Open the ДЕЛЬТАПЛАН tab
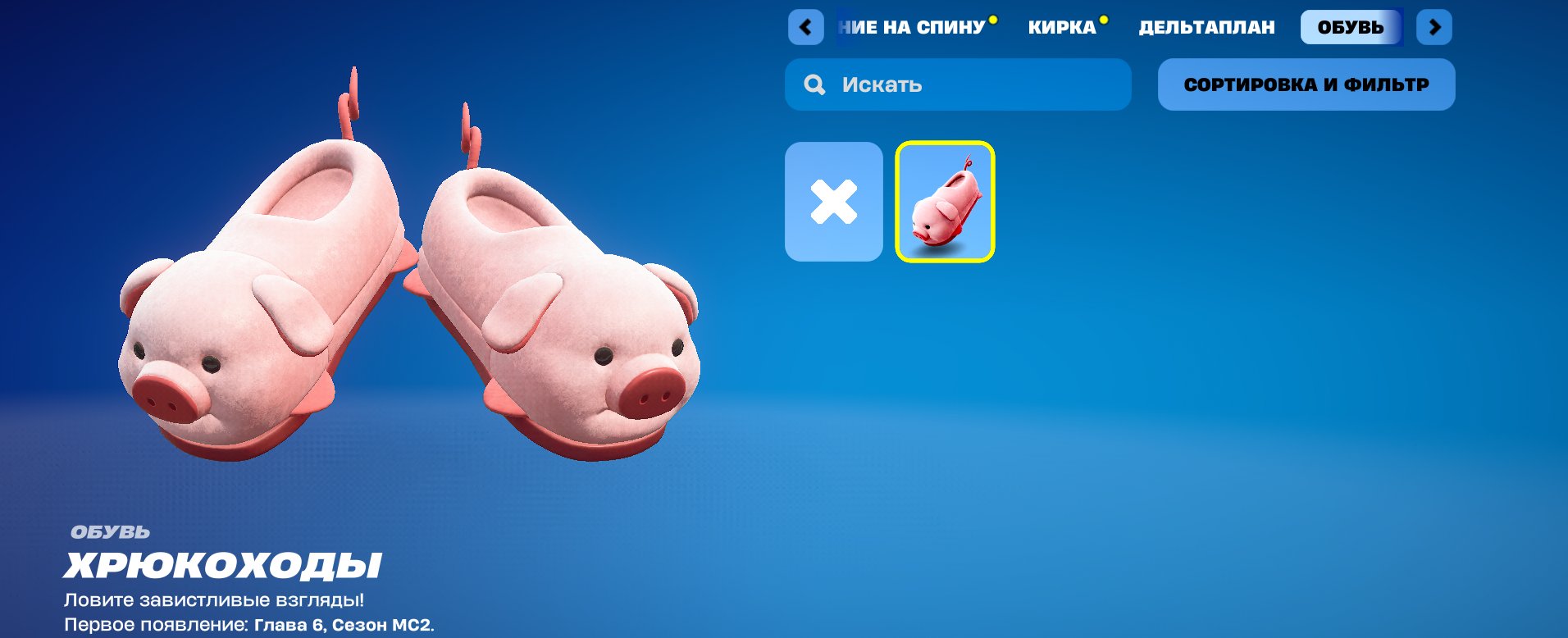The image size is (1568, 638). [1206, 27]
